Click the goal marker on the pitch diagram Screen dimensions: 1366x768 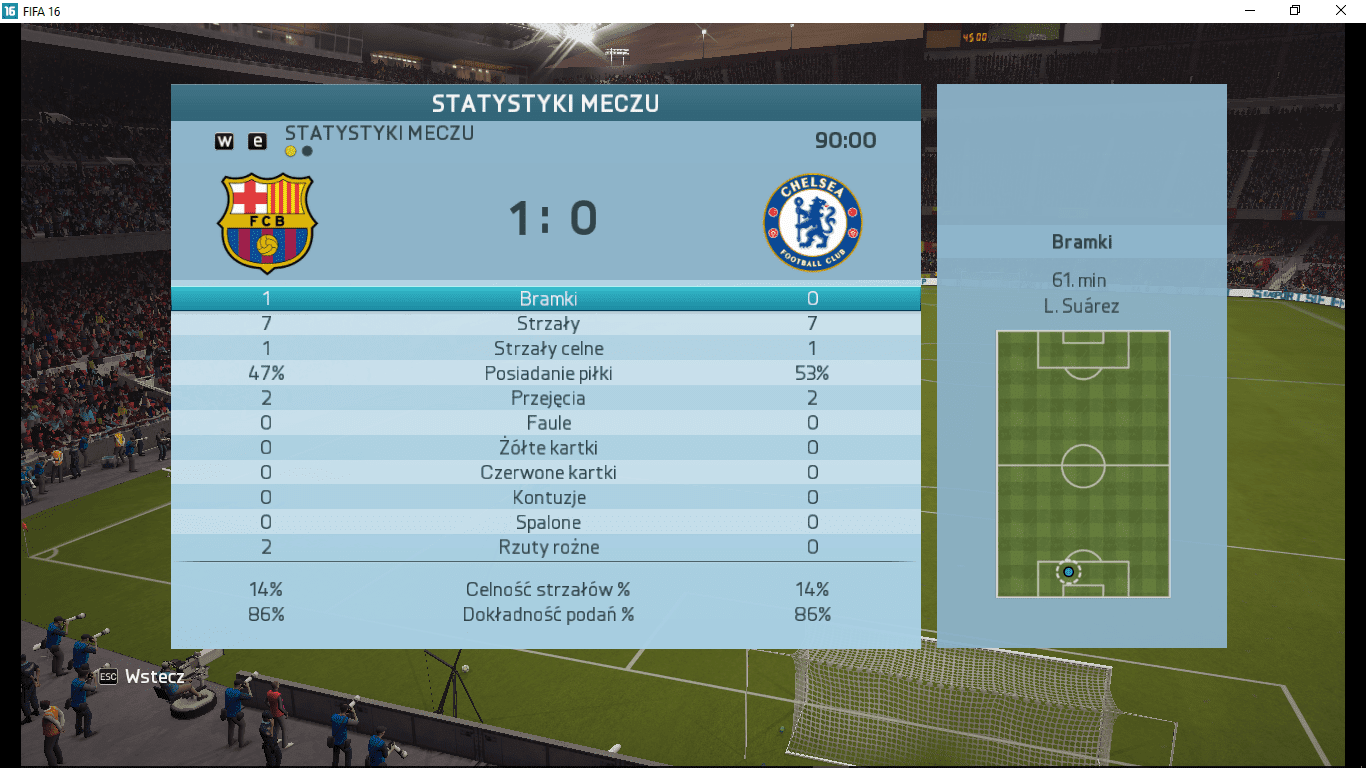pos(1068,572)
